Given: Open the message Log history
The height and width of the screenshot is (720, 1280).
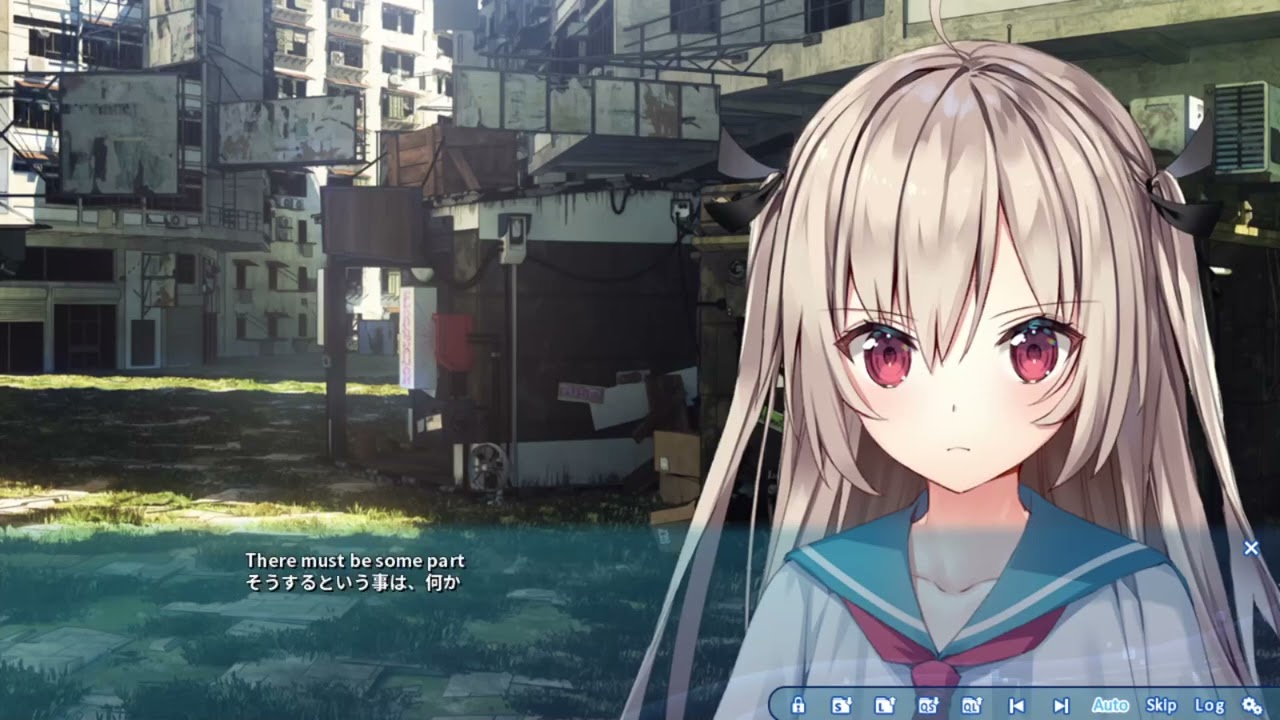Looking at the screenshot, I should [x=1208, y=703].
